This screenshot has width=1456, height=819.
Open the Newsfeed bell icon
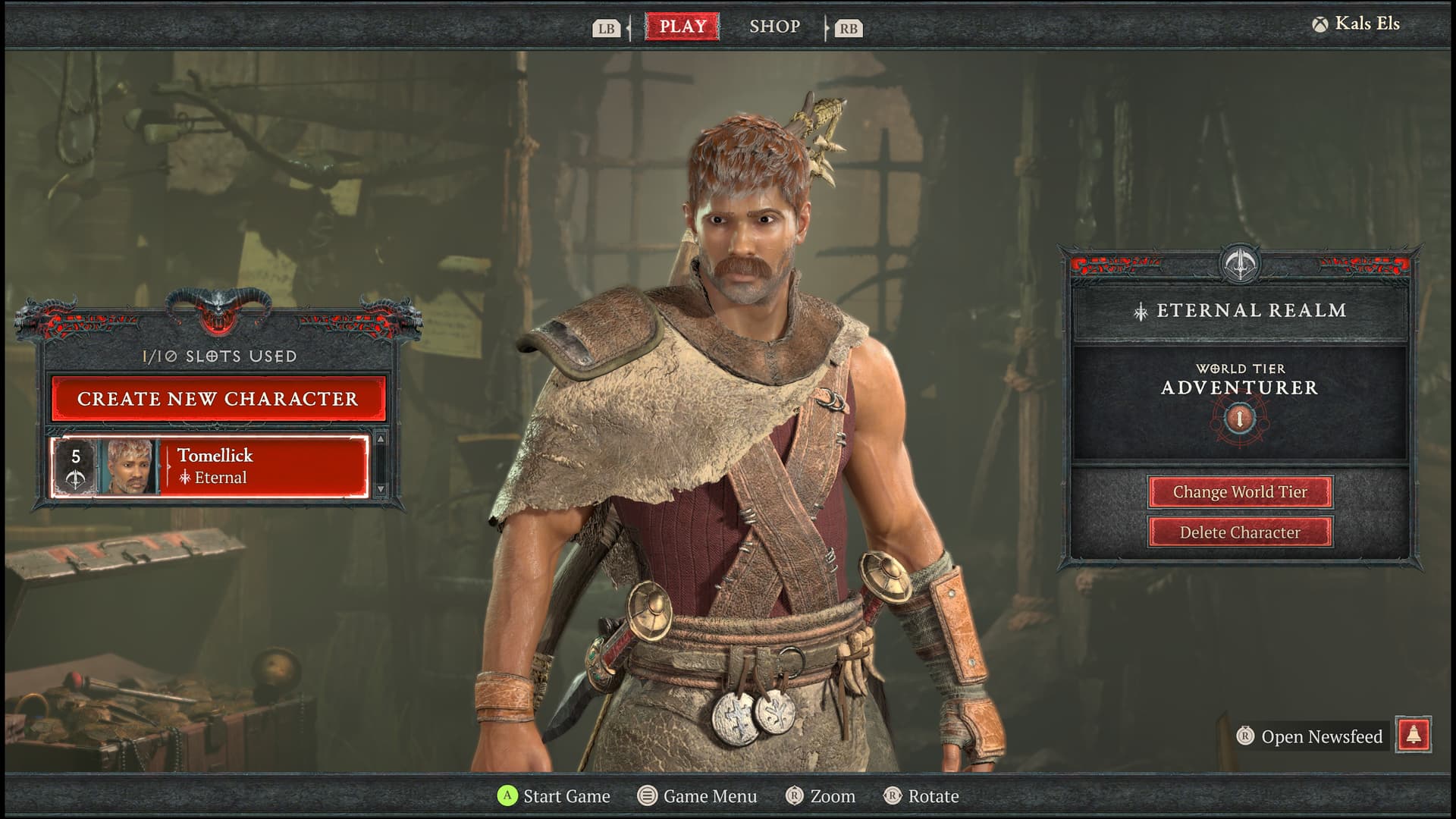(x=1414, y=735)
